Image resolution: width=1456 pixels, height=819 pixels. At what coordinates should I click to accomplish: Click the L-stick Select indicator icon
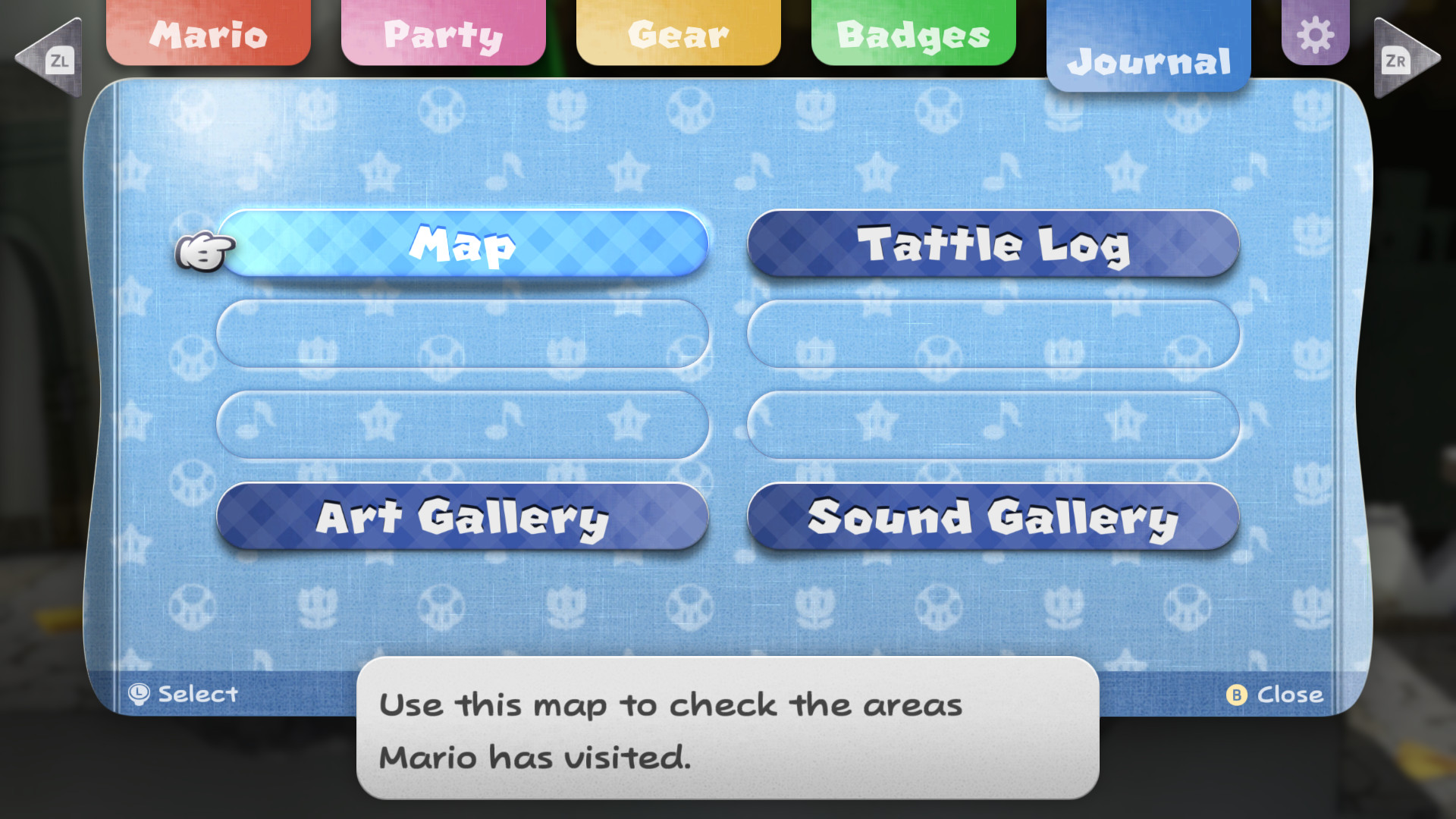pyautogui.click(x=139, y=692)
